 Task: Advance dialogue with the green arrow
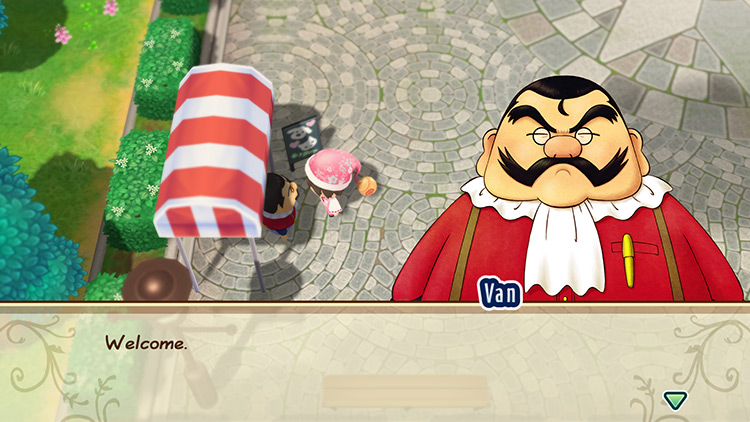pyautogui.click(x=675, y=400)
